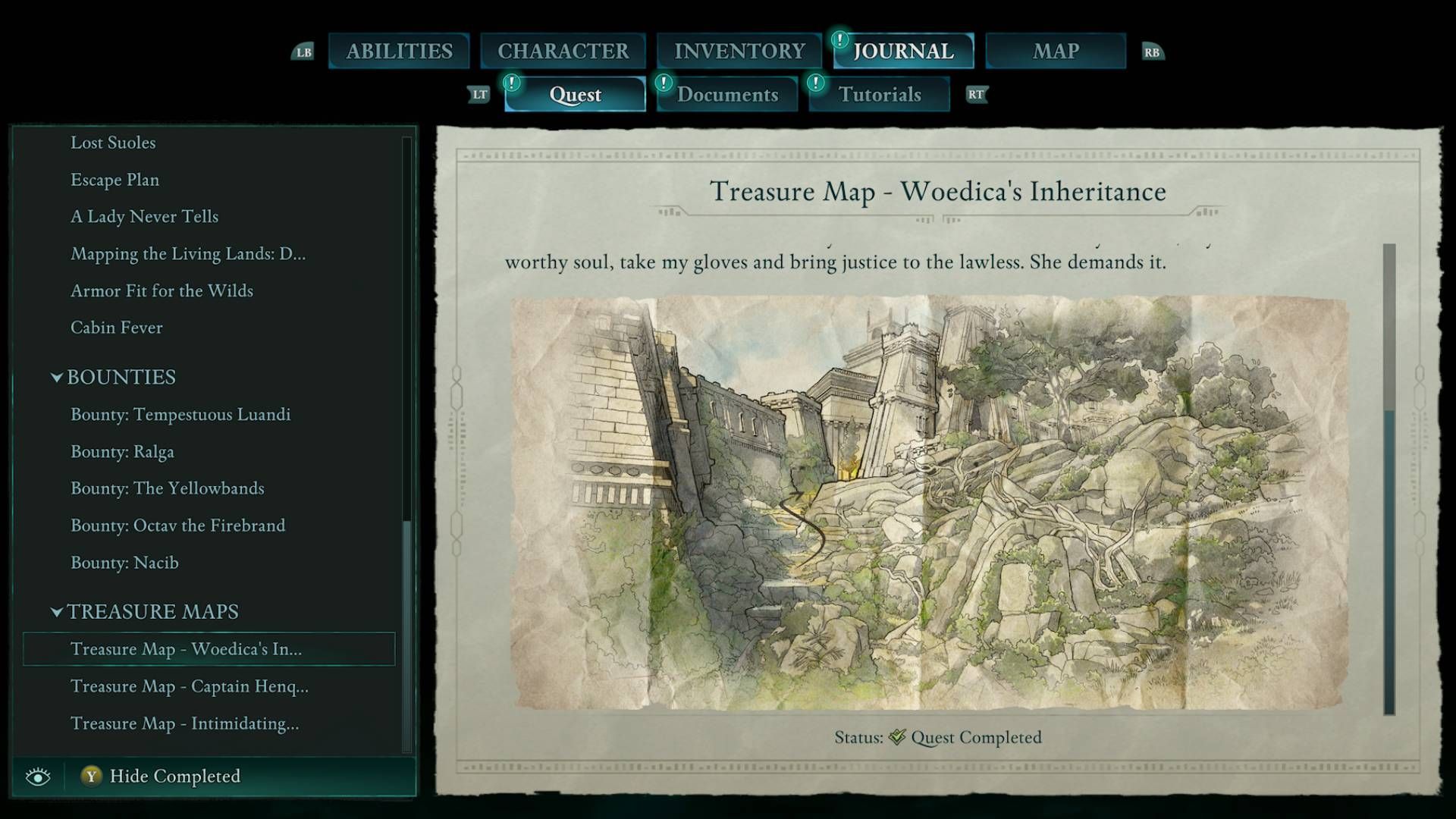1456x819 pixels.
Task: Click the exclamation badge above Quest tab
Action: 513,85
